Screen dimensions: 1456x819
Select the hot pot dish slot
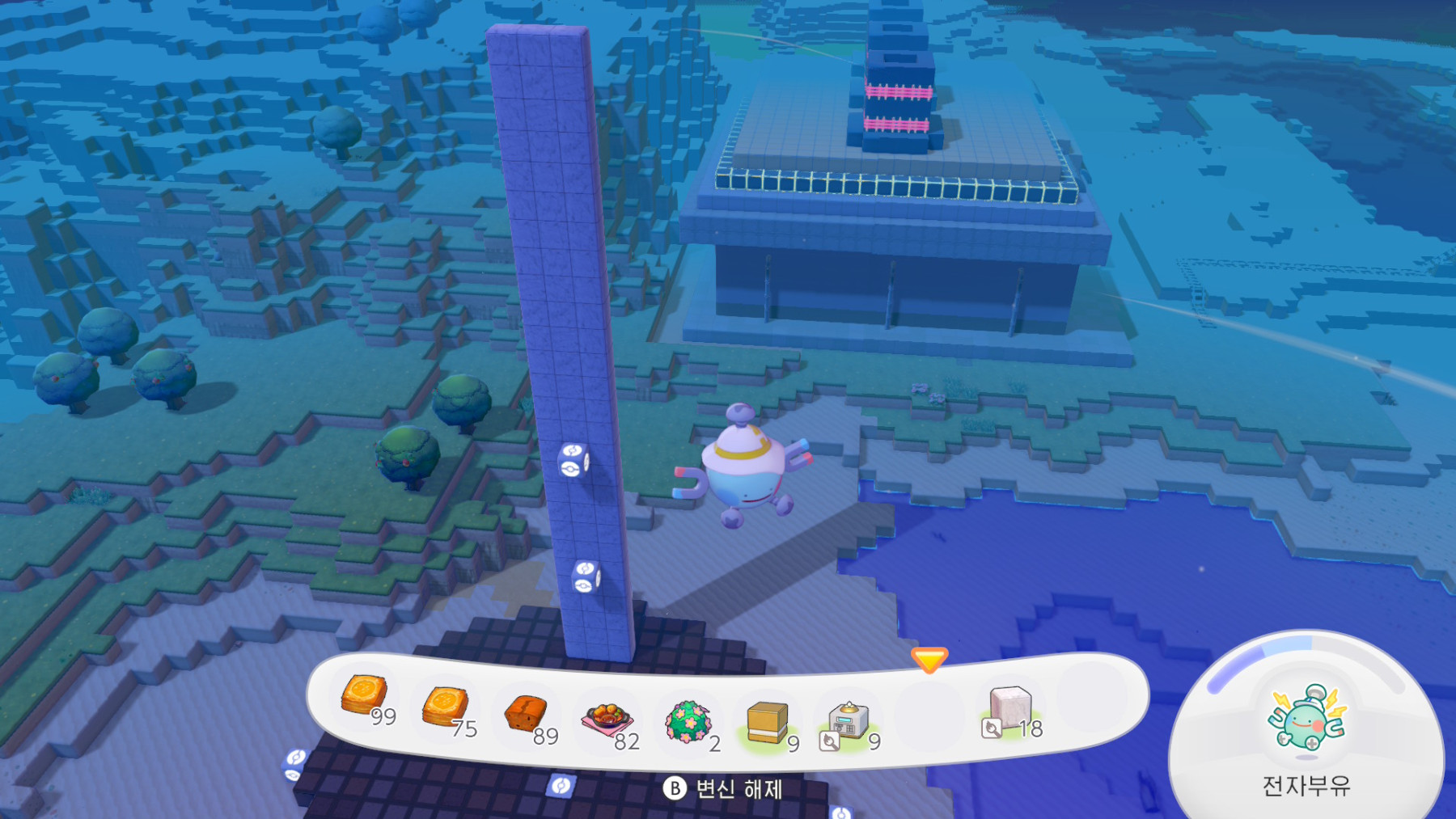(x=607, y=720)
